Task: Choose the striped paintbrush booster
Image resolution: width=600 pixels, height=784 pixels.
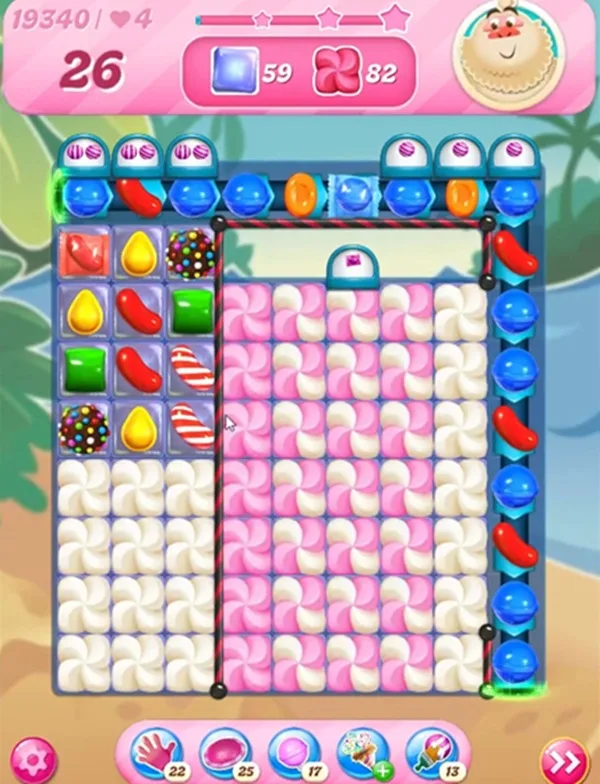Action: 432,751
